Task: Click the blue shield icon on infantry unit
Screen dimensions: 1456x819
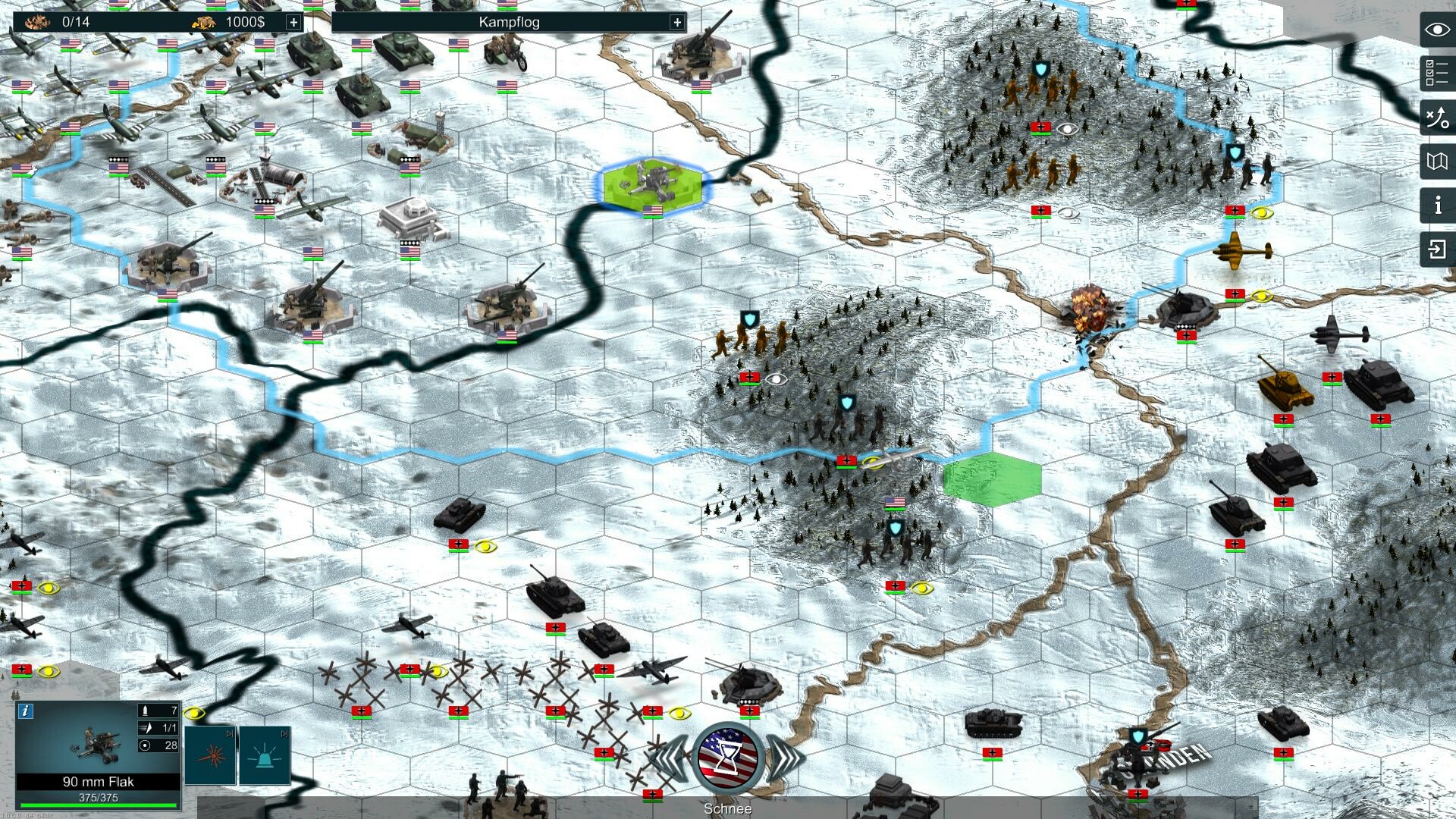Action: [x=847, y=401]
